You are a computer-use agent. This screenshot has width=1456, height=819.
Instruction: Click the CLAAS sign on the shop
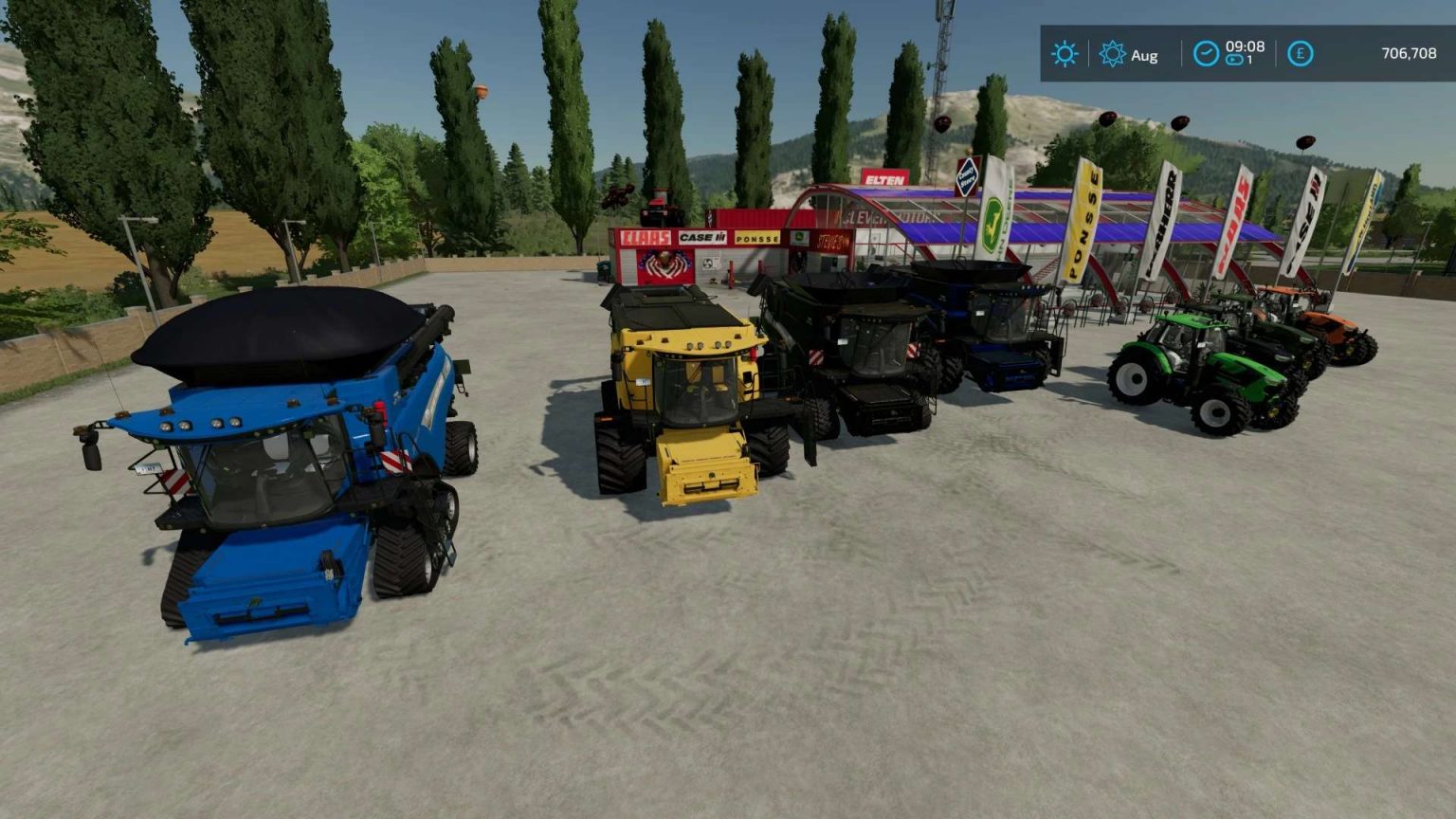[646, 238]
